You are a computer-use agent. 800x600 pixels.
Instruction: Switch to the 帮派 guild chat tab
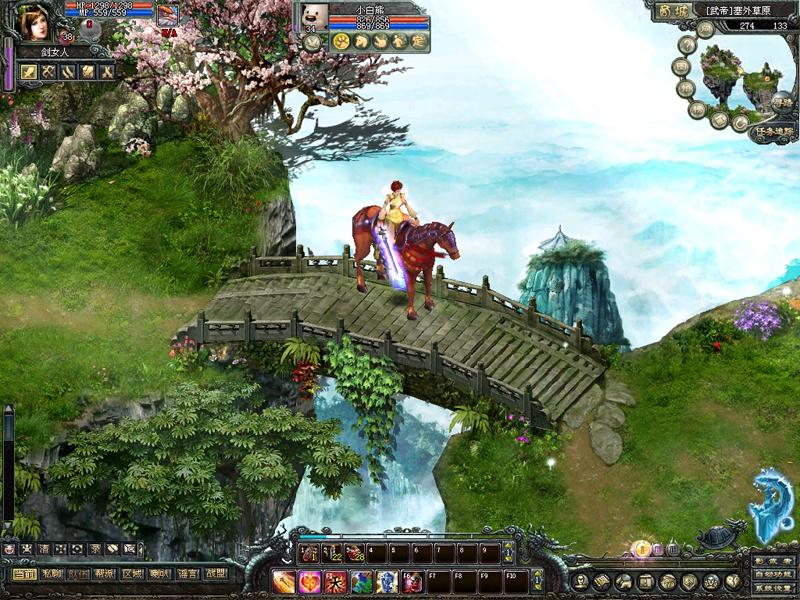coord(105,575)
